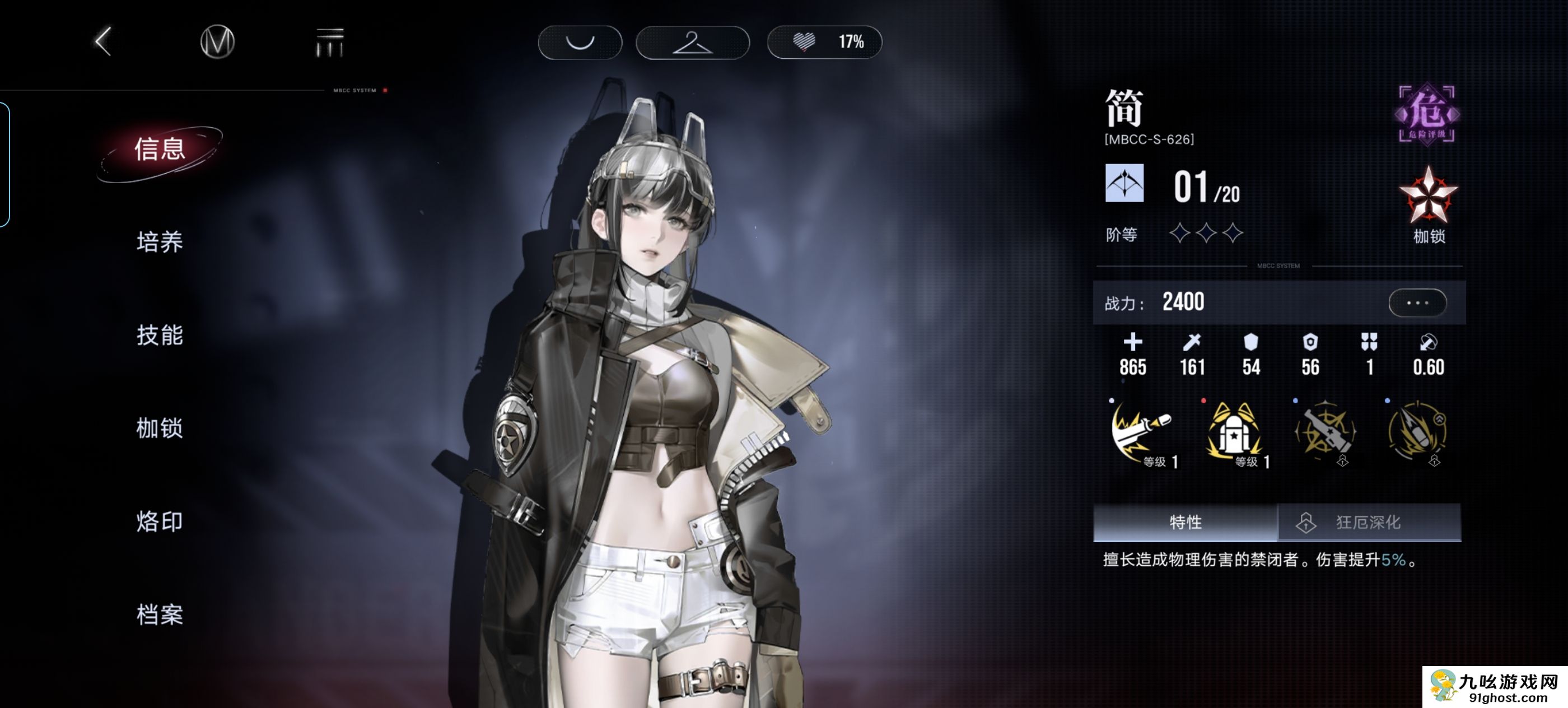Open the stacked lines menu icon
Screen dimensions: 1568x708
(330, 41)
